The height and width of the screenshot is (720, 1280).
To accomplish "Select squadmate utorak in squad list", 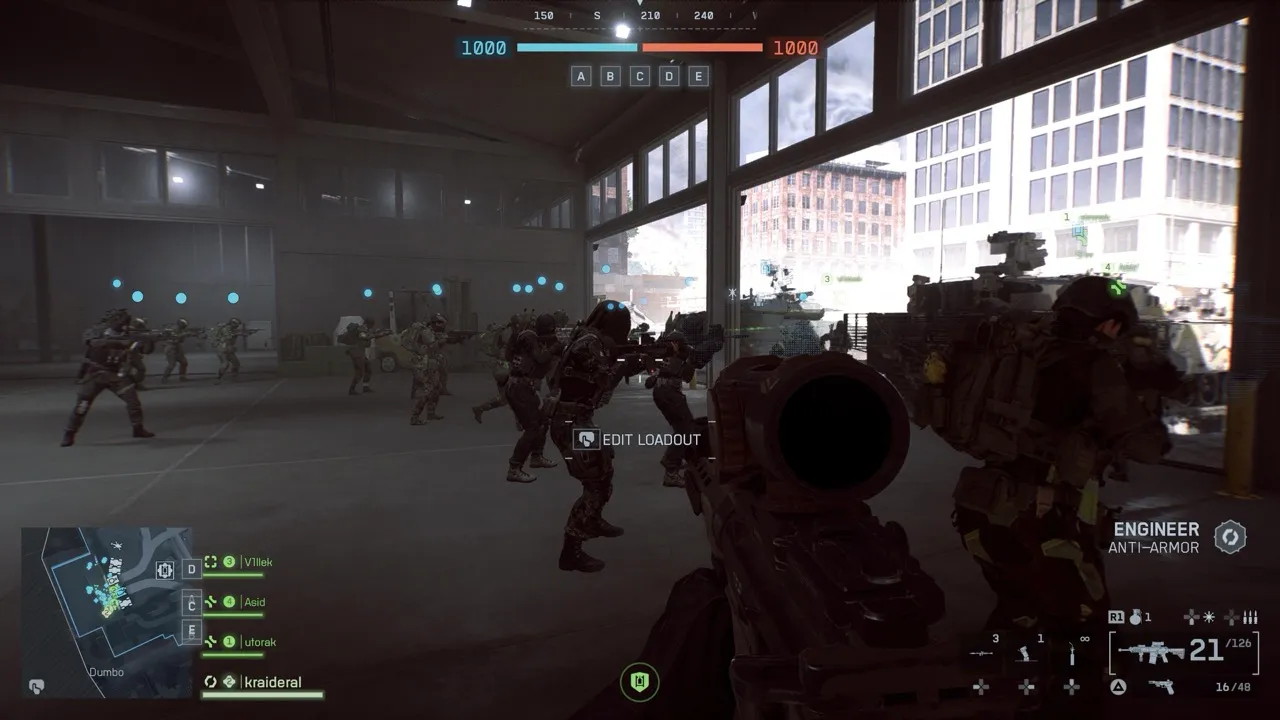I will tap(258, 642).
